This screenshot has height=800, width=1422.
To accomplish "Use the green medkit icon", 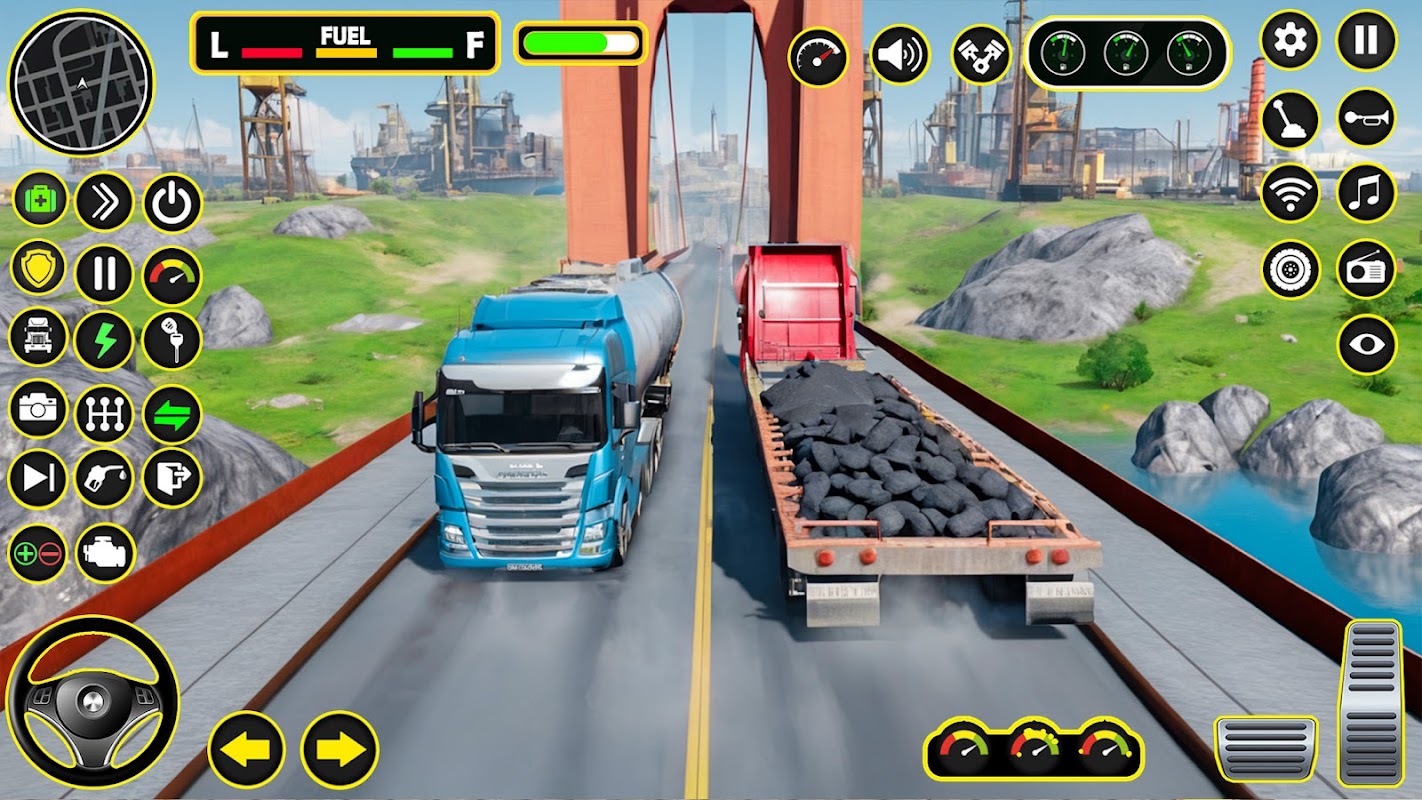I will 39,200.
